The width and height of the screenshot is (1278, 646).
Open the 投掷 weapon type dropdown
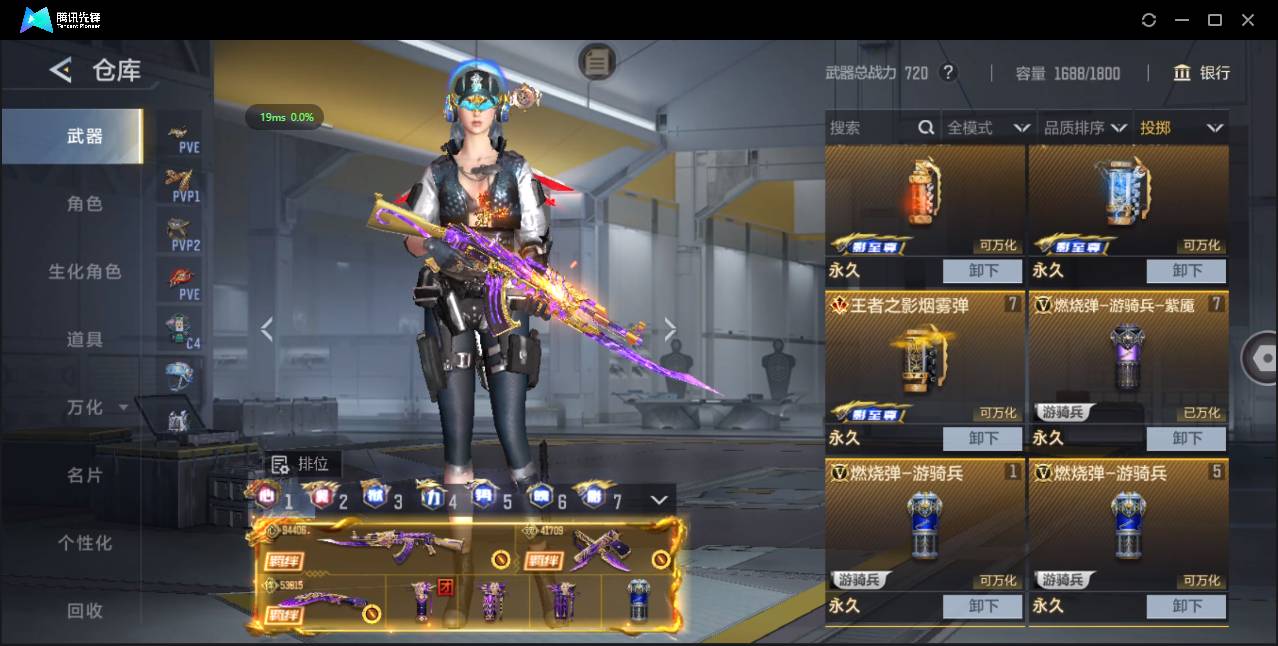(x=1180, y=128)
